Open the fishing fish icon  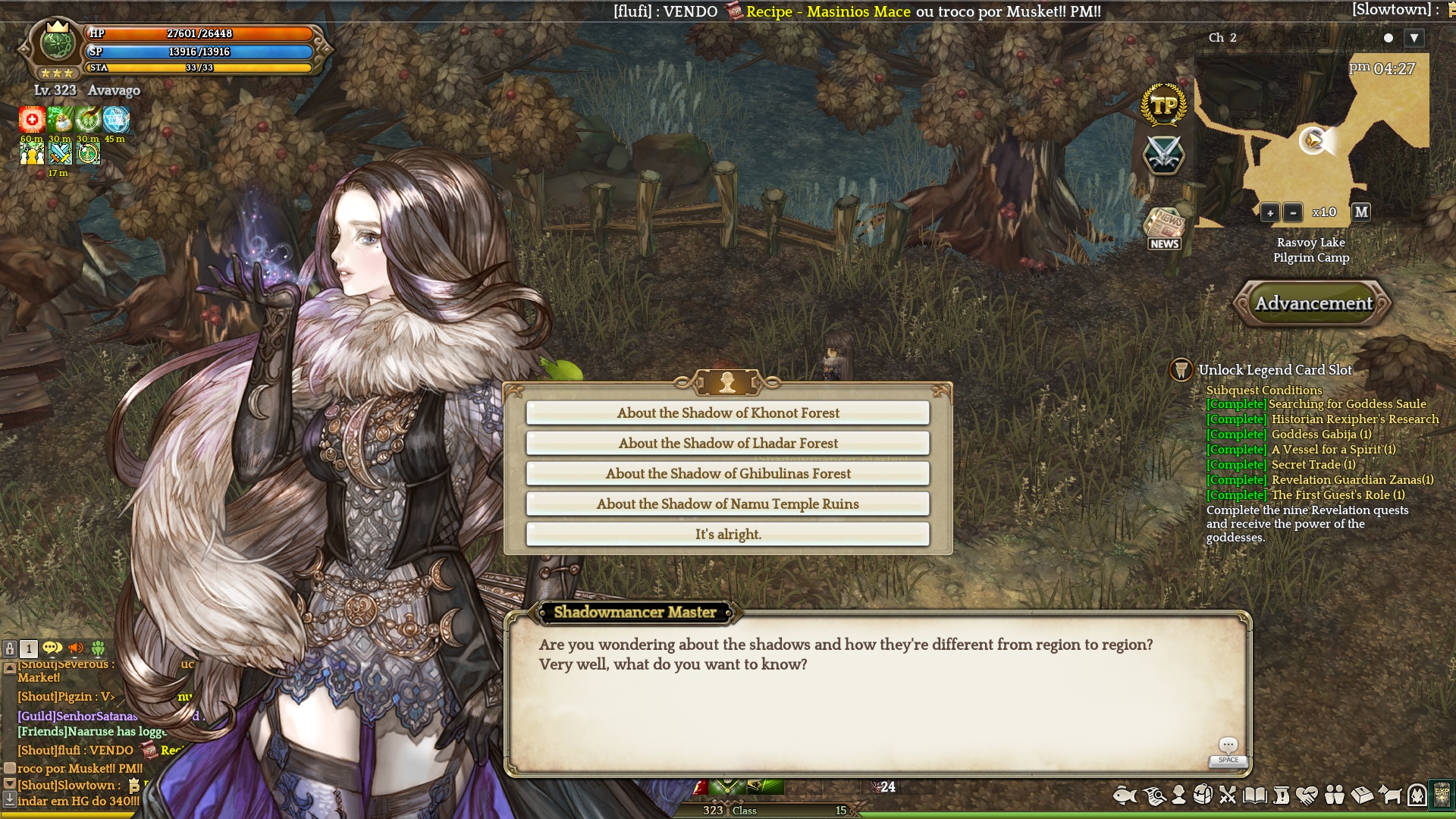tap(1125, 795)
